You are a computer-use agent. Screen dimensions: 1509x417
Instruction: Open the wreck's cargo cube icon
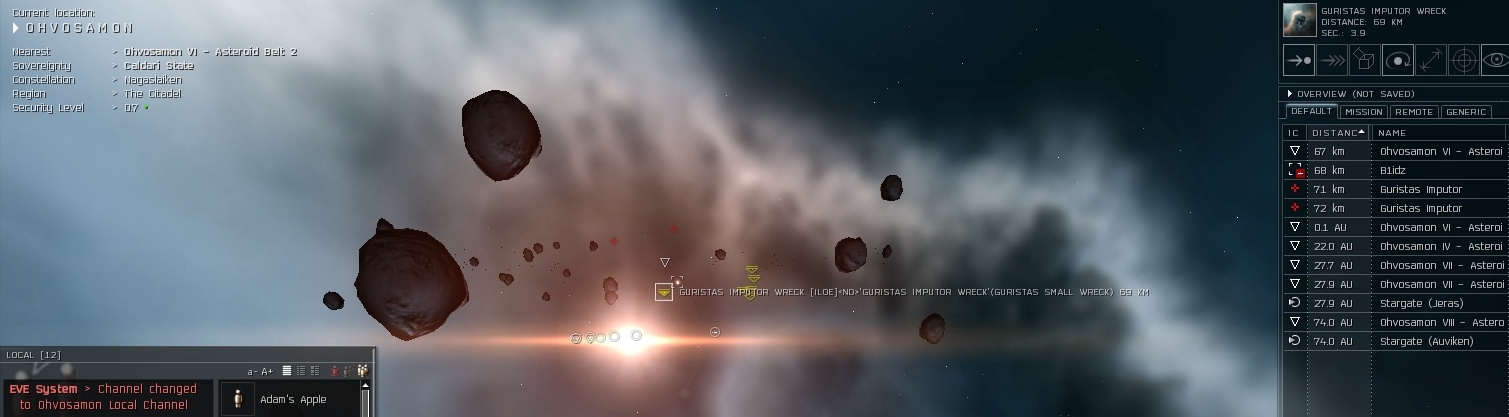click(x=1364, y=60)
